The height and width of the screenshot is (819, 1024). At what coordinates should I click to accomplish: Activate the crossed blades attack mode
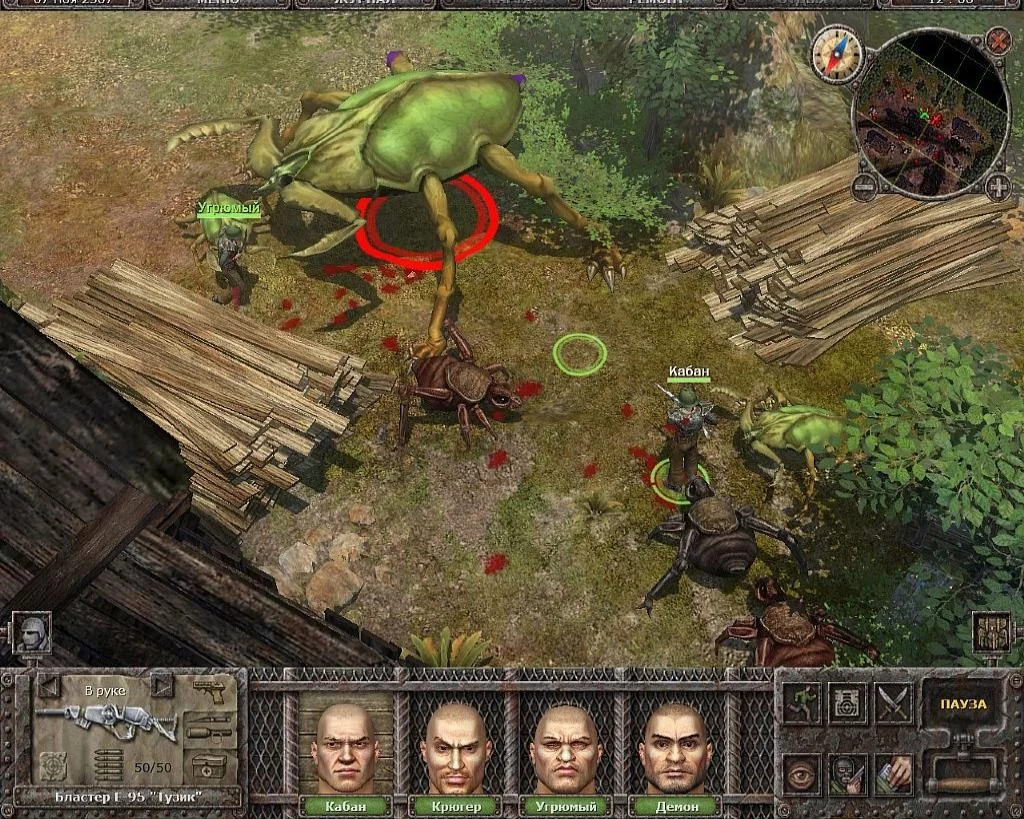[x=893, y=703]
